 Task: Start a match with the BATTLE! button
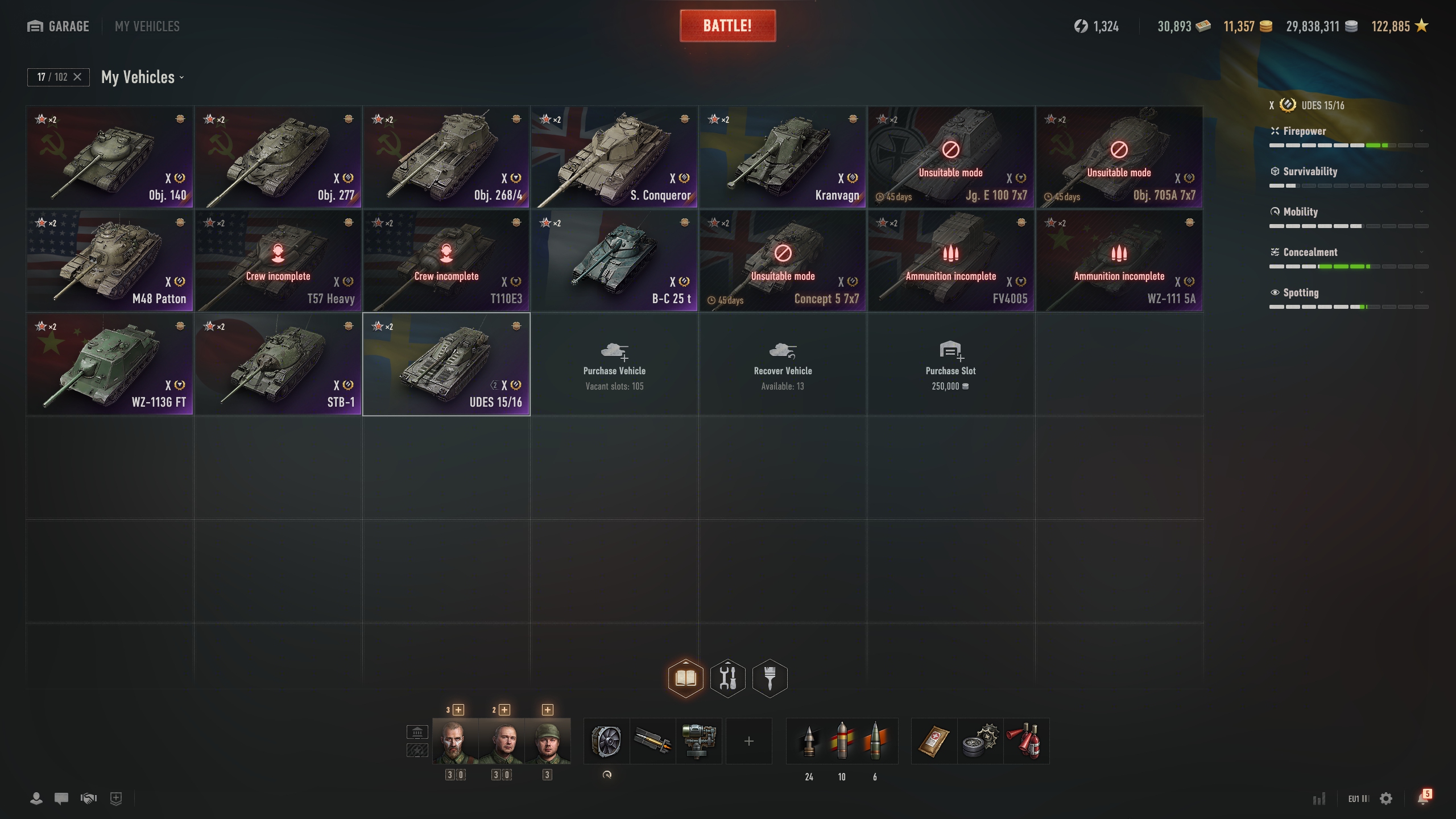(727, 26)
